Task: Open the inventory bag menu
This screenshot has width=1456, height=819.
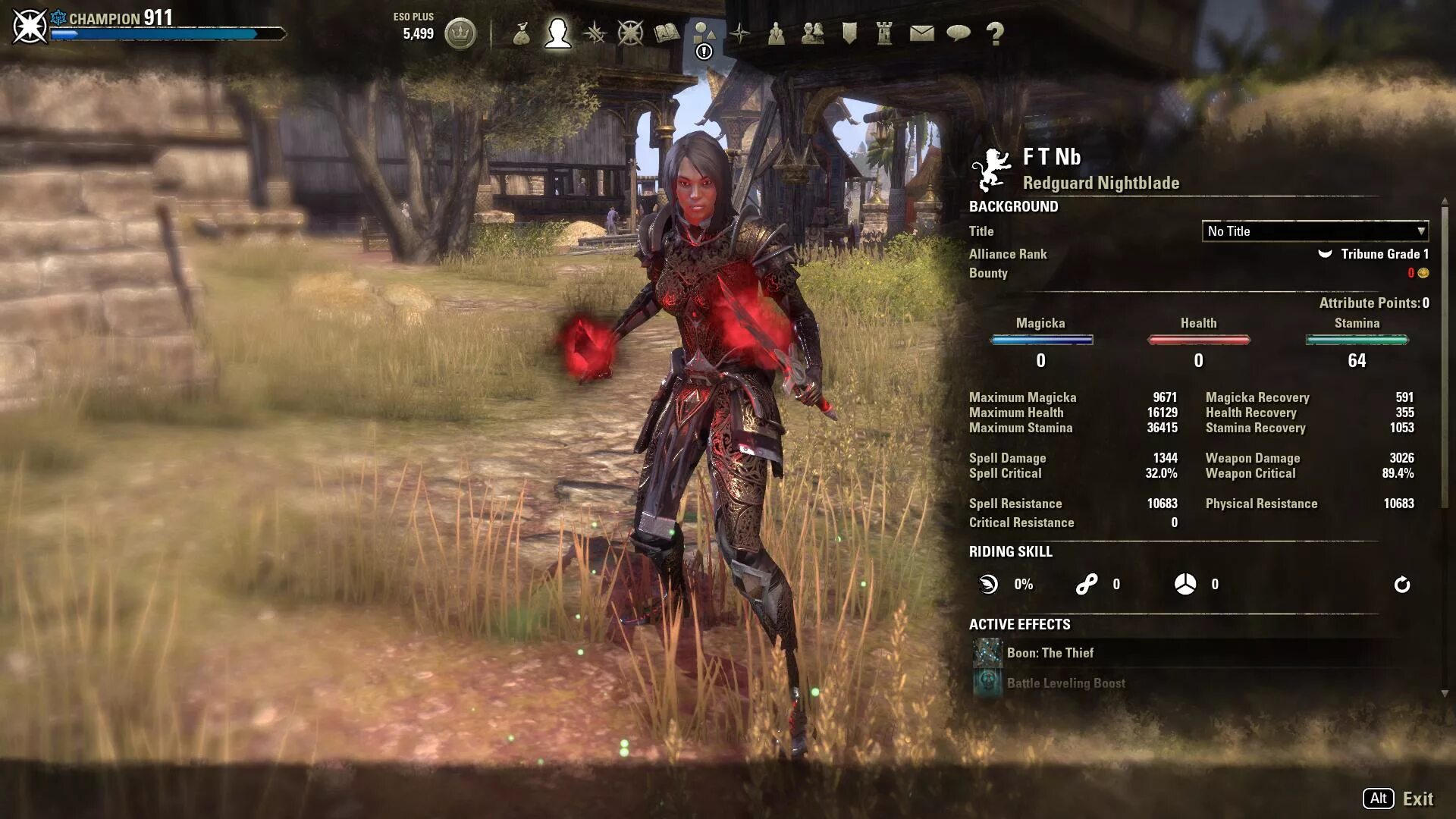Action: [521, 33]
